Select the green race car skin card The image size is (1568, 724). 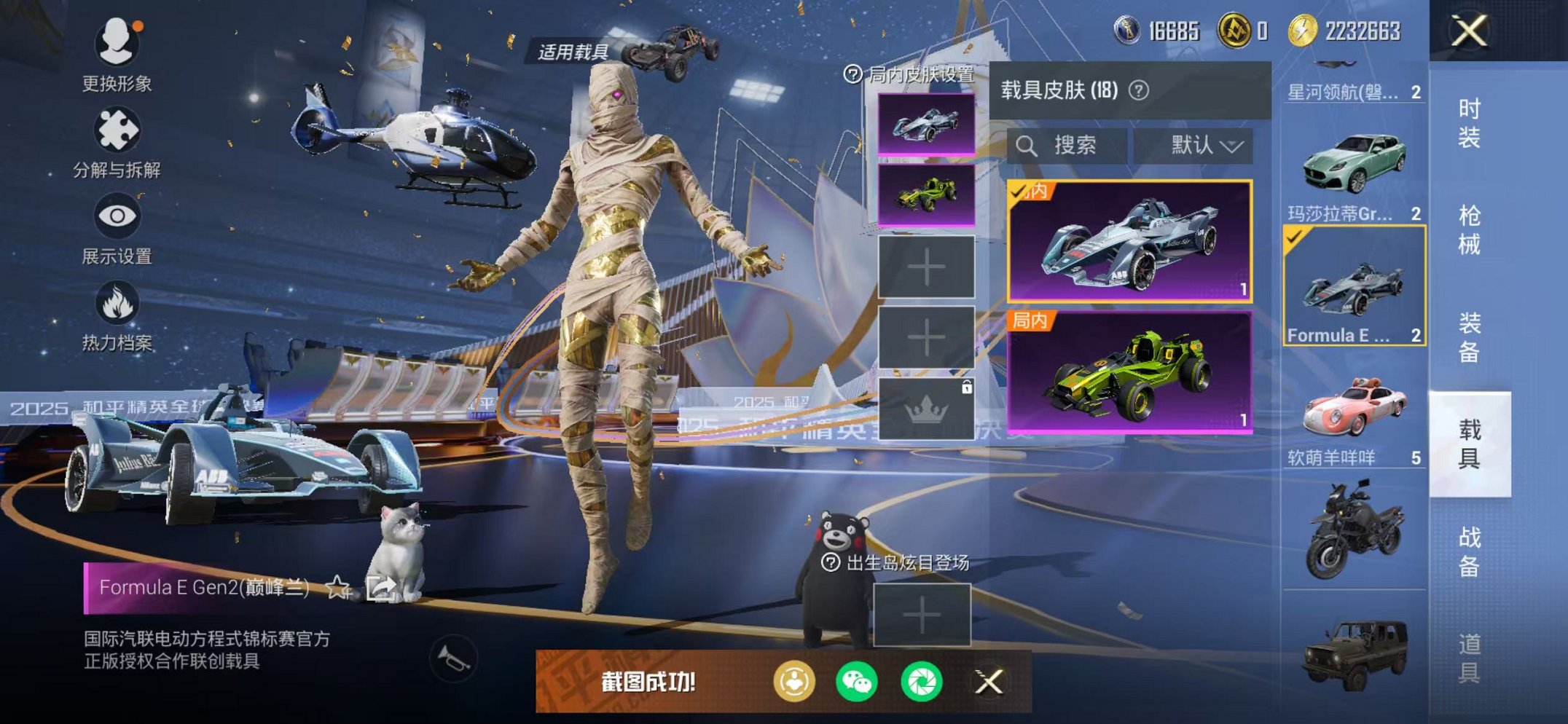coord(1129,372)
